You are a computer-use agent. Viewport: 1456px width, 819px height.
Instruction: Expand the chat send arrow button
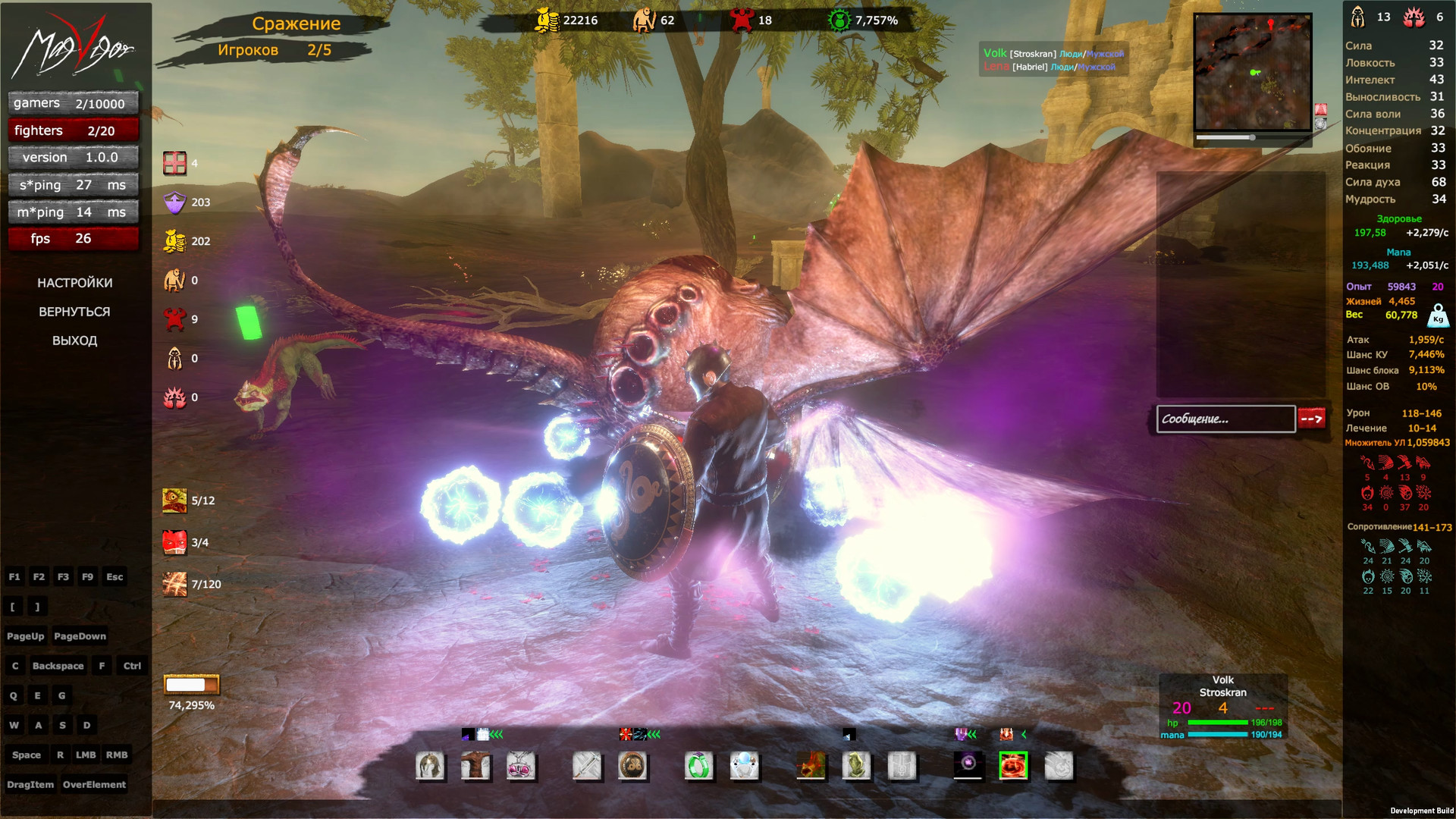(1312, 419)
